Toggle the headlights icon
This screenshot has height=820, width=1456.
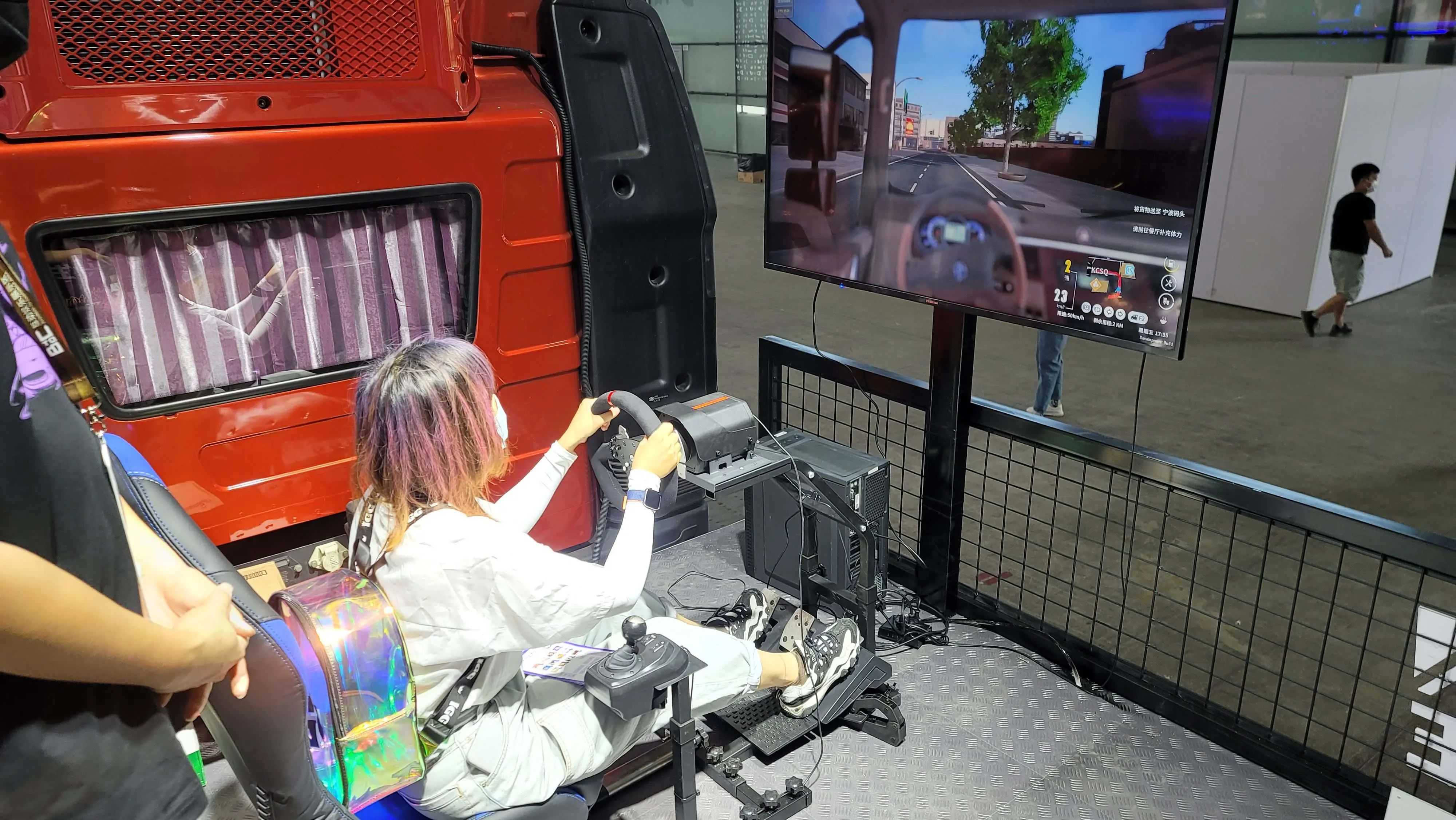pyautogui.click(x=1098, y=310)
